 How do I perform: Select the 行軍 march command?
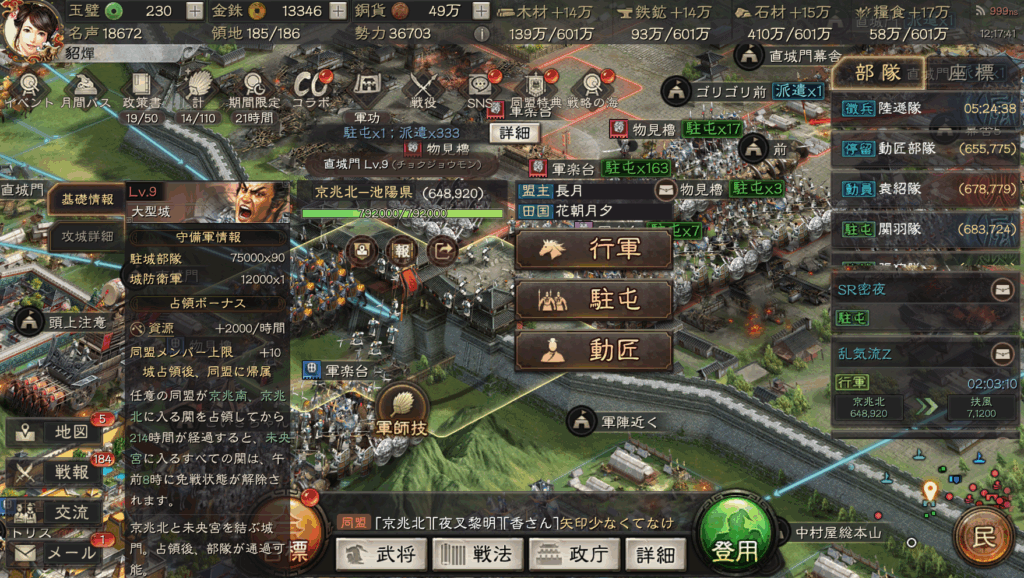pyautogui.click(x=593, y=249)
